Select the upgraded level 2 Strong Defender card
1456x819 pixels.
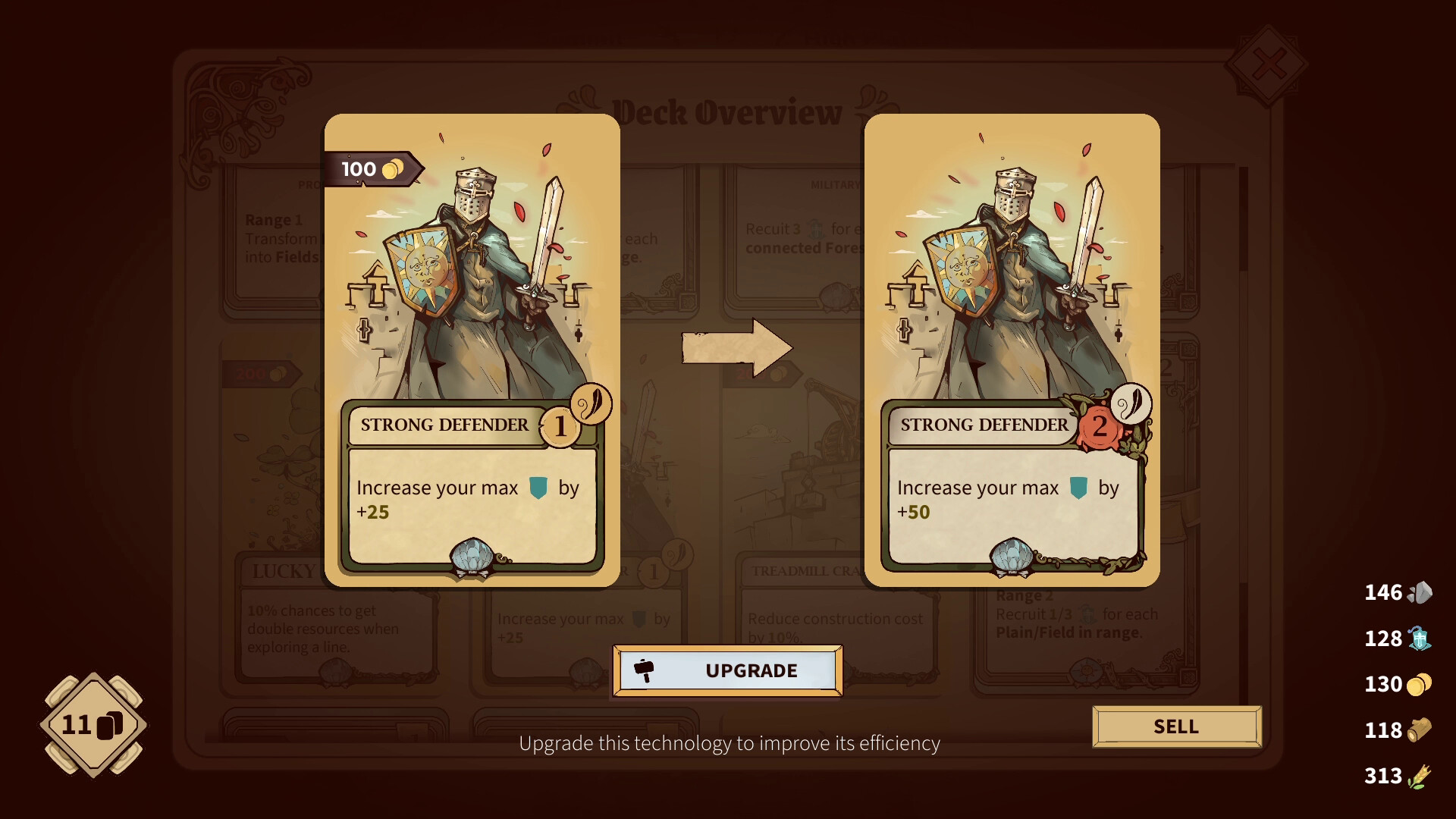(1012, 350)
